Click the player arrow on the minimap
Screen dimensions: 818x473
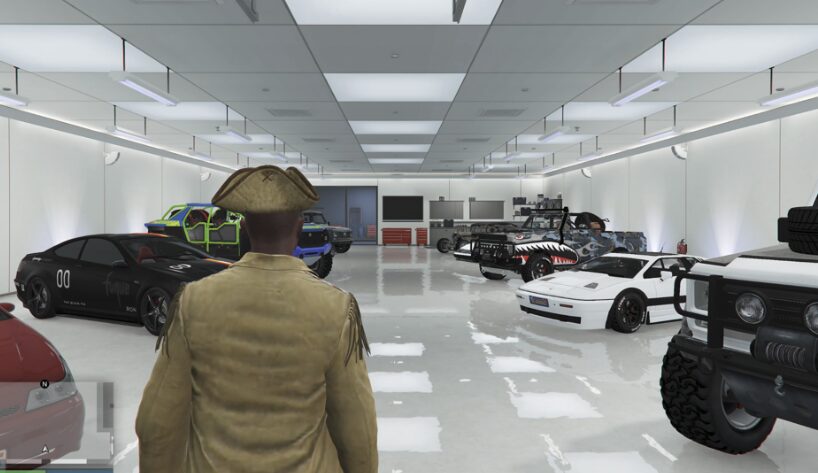tap(46, 449)
